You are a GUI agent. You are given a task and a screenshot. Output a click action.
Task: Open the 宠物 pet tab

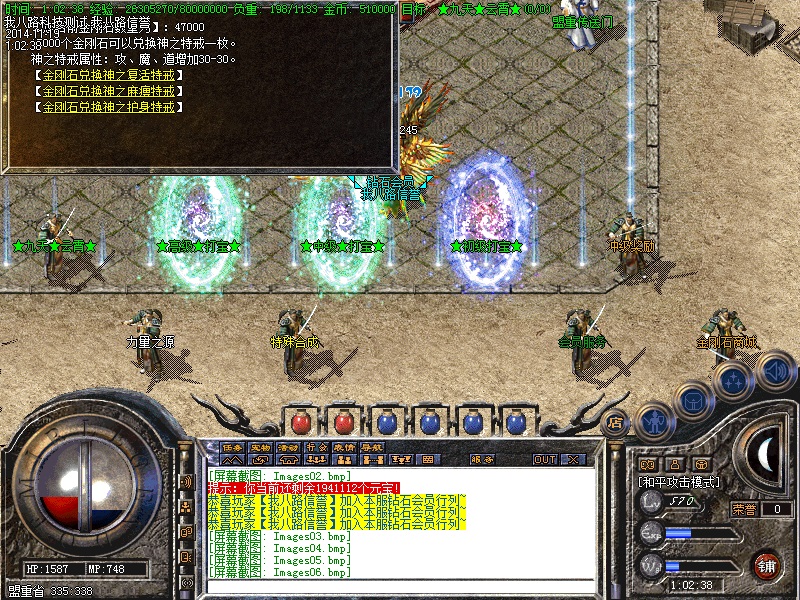(261, 447)
